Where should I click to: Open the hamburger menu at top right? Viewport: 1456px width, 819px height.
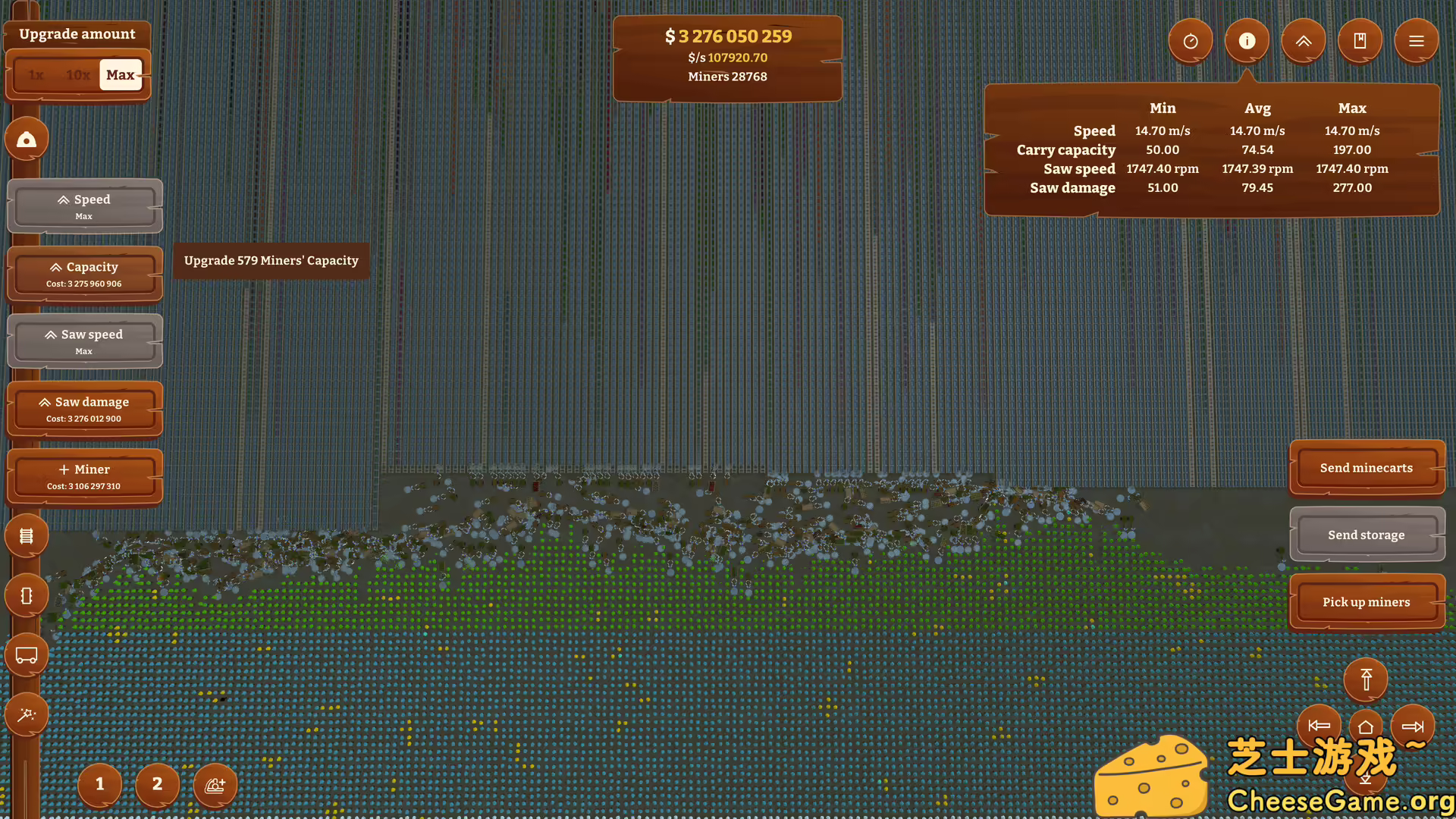(1416, 41)
